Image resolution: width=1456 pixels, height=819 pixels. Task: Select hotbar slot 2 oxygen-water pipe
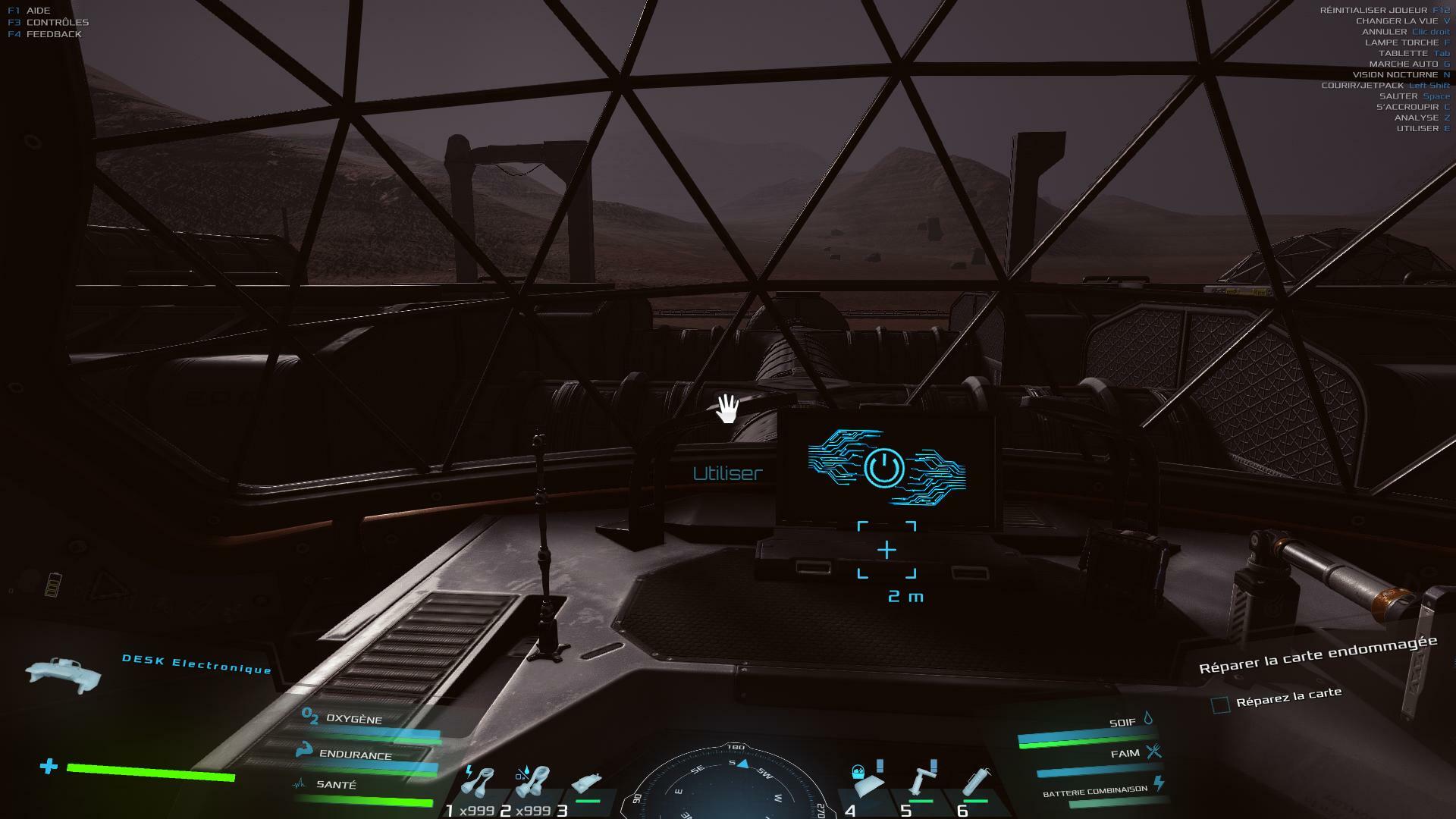click(532, 783)
